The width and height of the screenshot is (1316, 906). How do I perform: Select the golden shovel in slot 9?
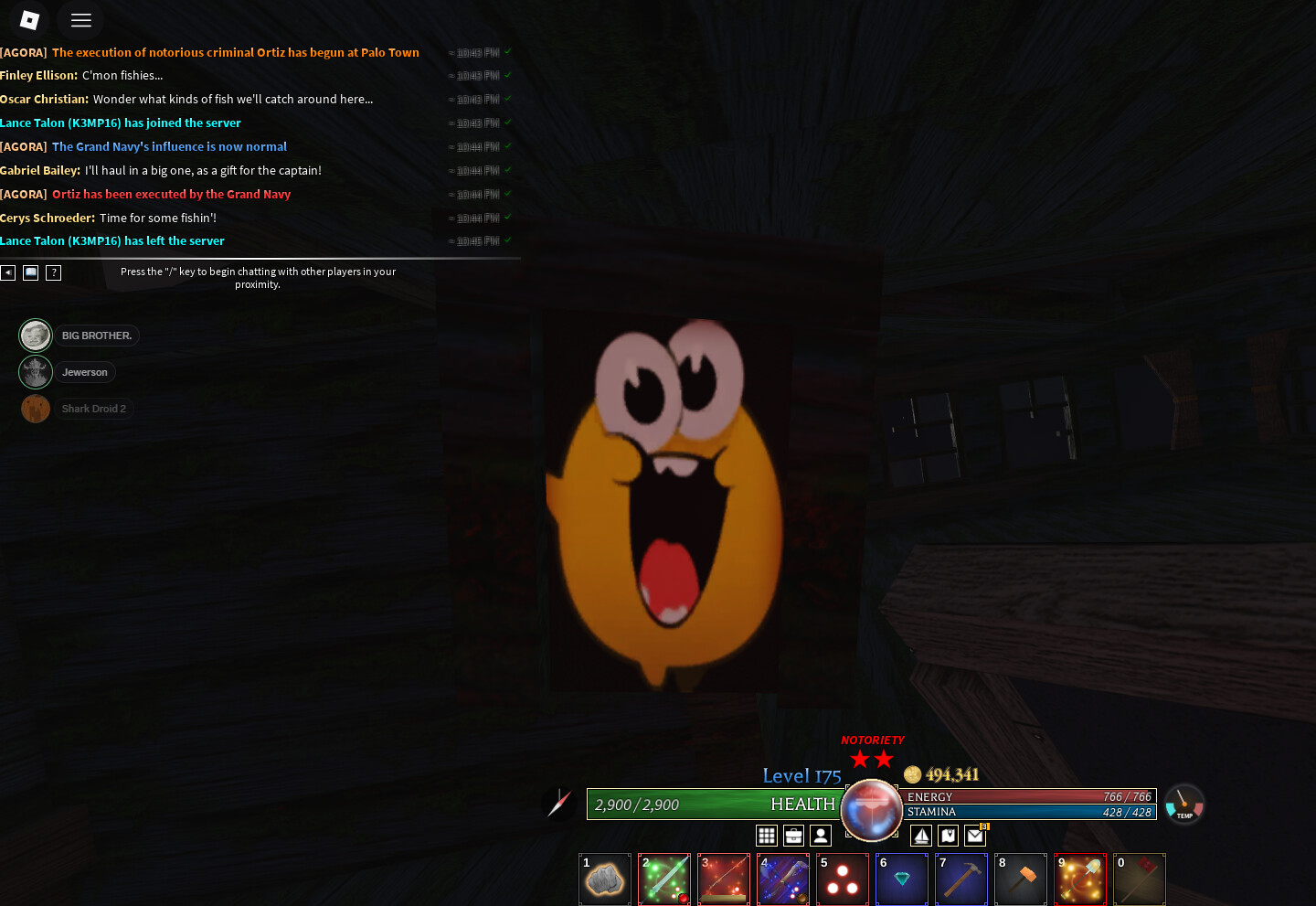1080,879
